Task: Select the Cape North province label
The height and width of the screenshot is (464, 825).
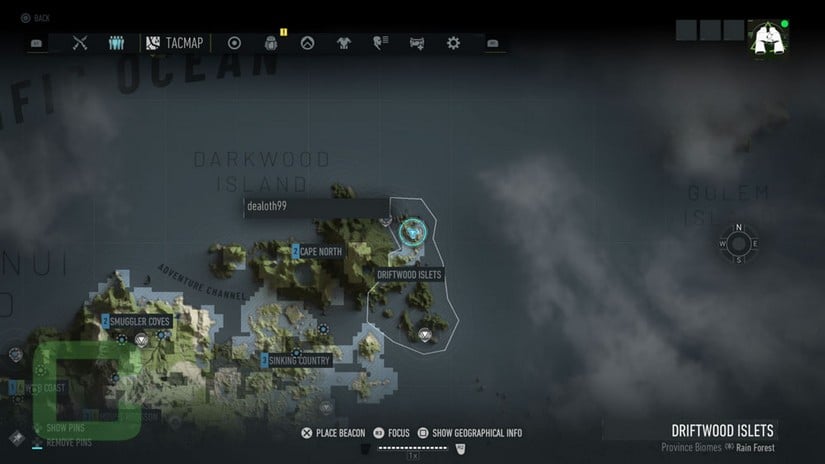Action: pyautogui.click(x=317, y=251)
